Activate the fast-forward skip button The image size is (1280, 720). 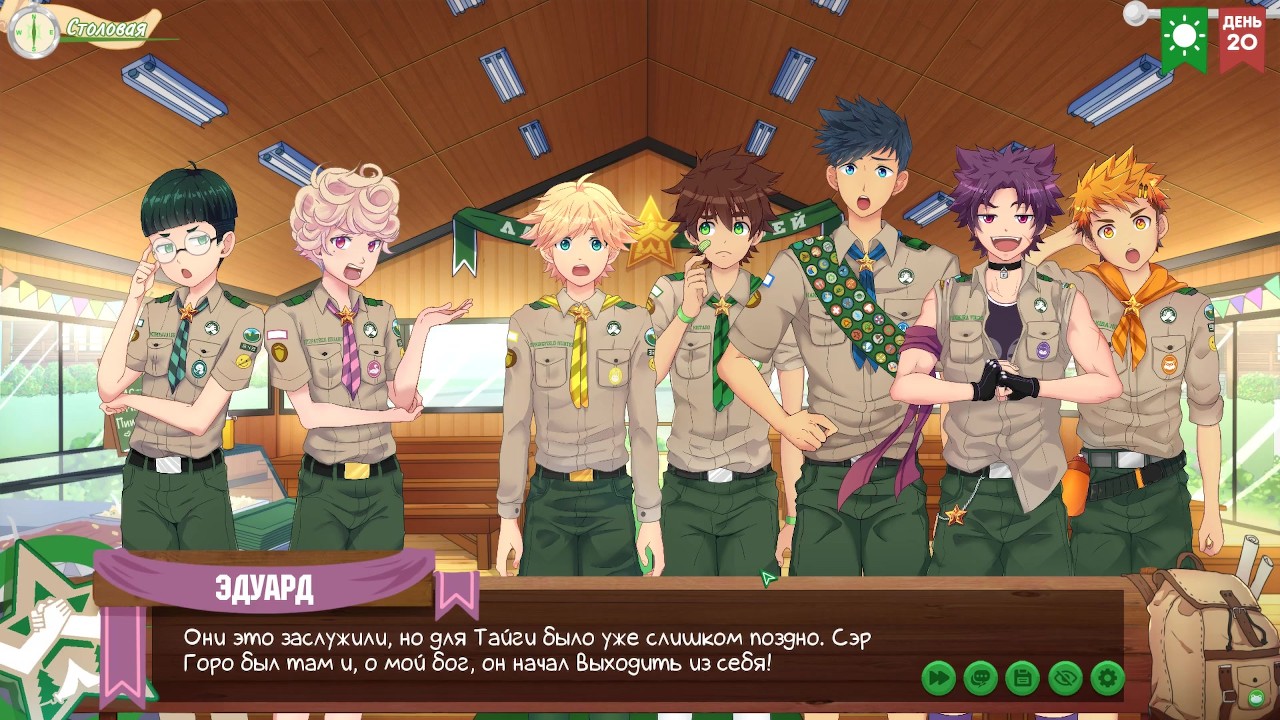938,679
